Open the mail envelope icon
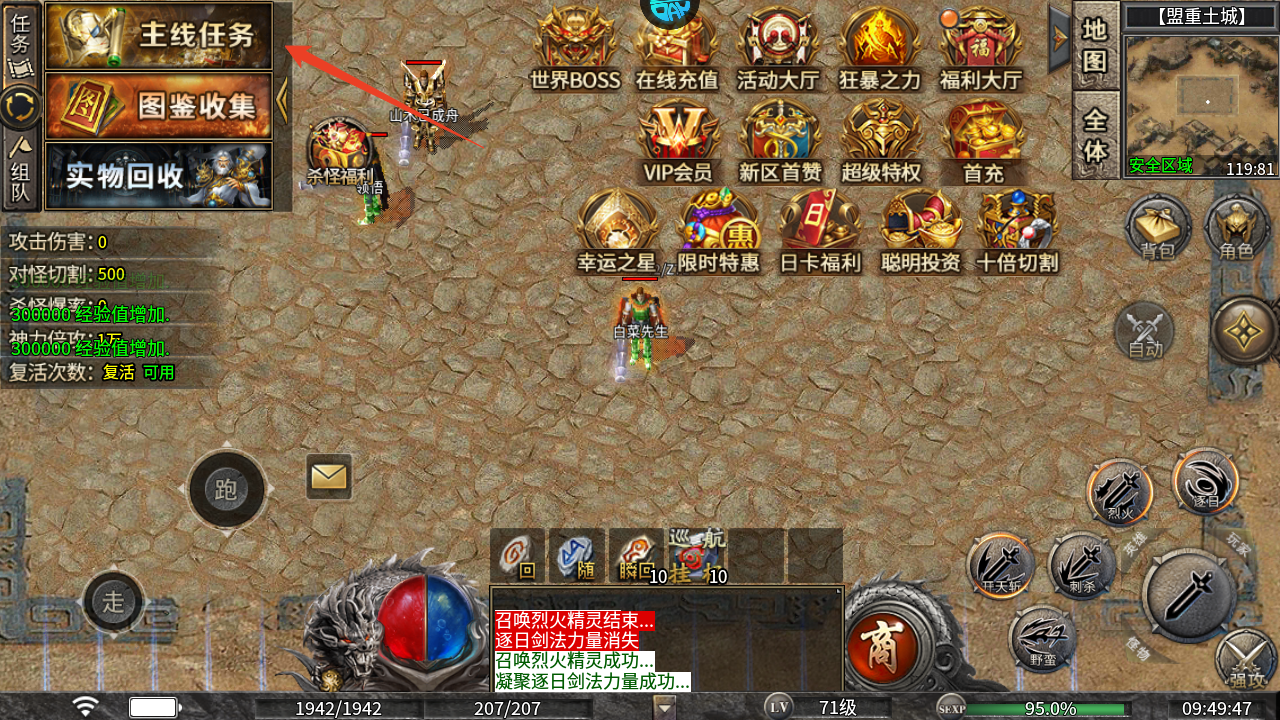The height and width of the screenshot is (720, 1280). pyautogui.click(x=329, y=477)
